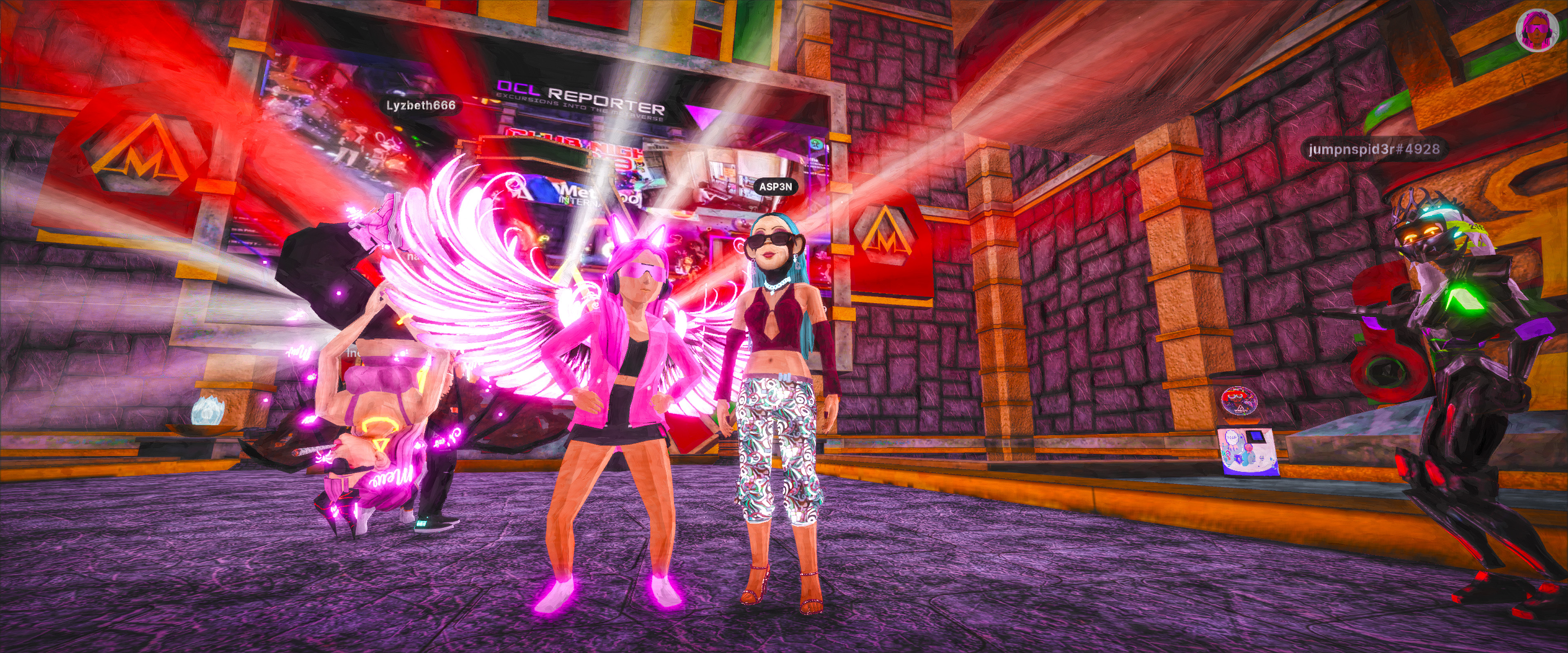
Task: Choose the jumpnspid3r#4928 player name tag
Action: (x=1374, y=149)
